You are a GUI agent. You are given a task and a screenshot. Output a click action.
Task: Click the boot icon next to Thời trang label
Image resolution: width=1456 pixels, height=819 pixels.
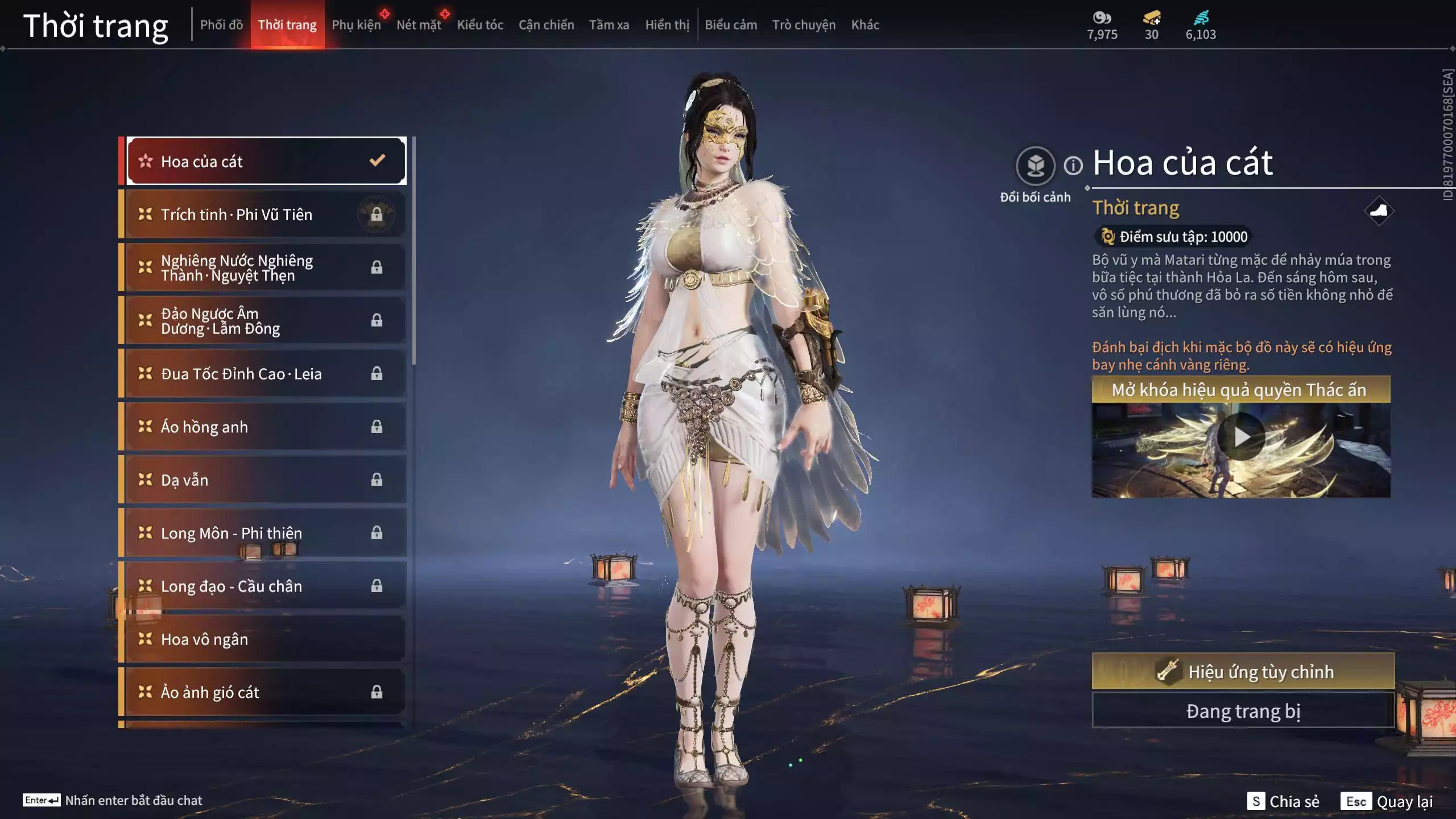pyautogui.click(x=1381, y=210)
